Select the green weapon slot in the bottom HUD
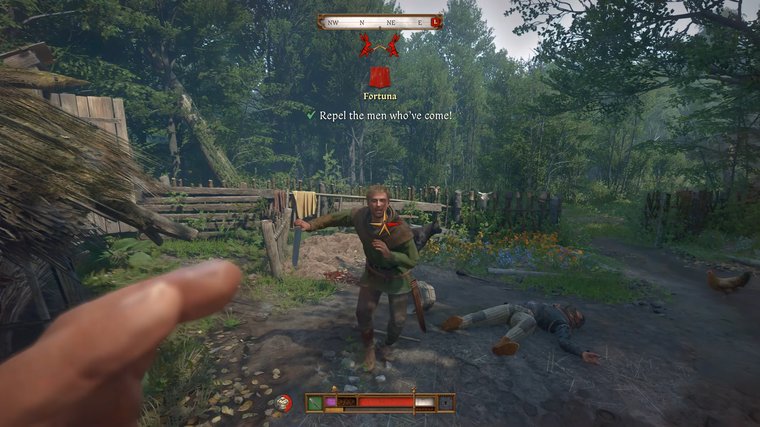Viewport: 760px width, 427px height. click(x=314, y=402)
